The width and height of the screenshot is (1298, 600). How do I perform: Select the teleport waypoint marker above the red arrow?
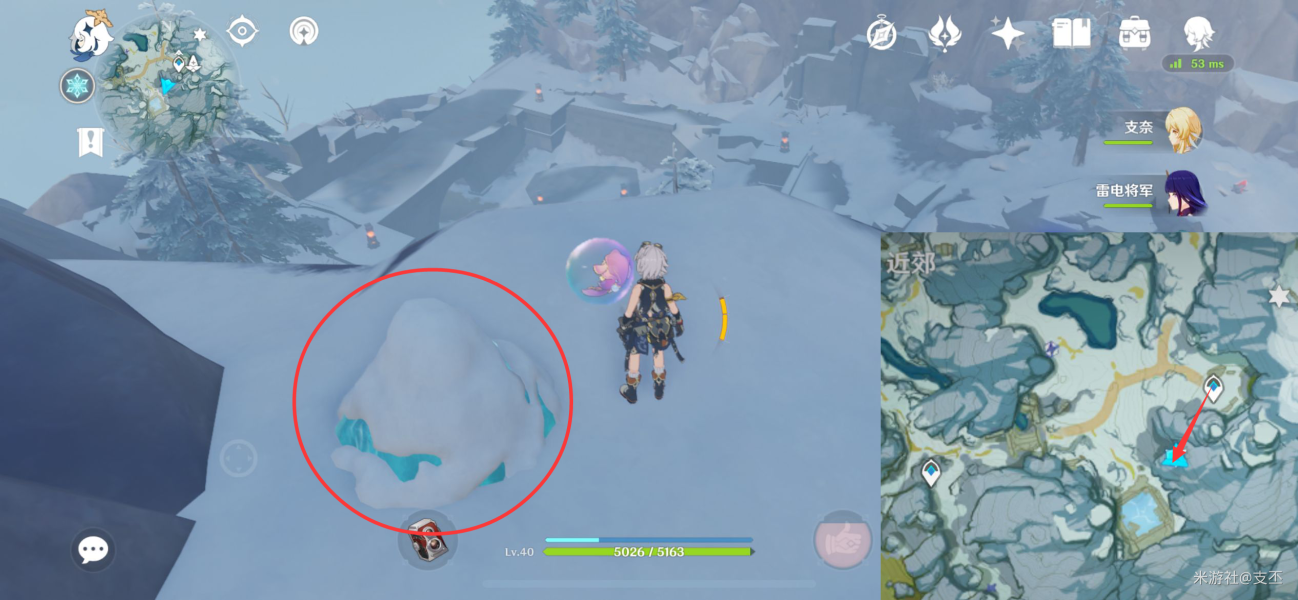(x=1214, y=386)
